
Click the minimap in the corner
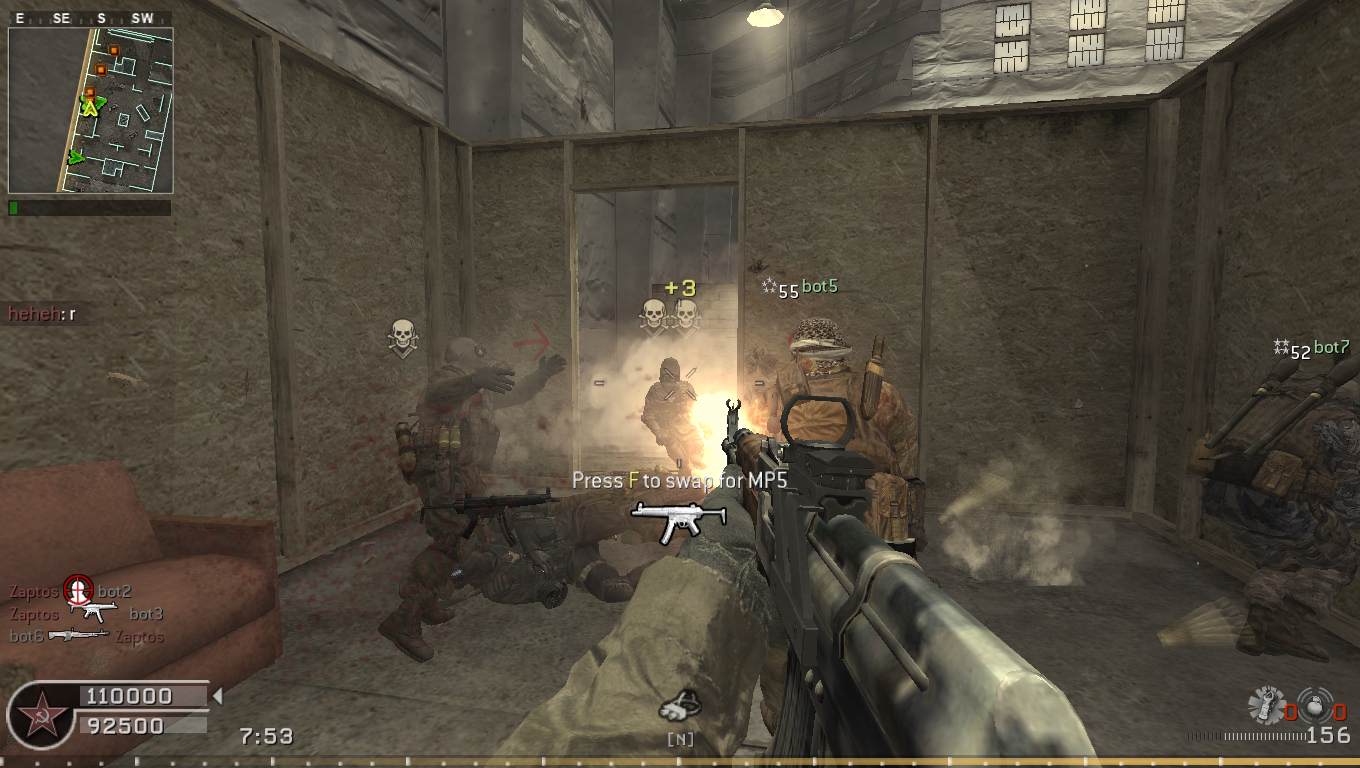tap(90, 110)
